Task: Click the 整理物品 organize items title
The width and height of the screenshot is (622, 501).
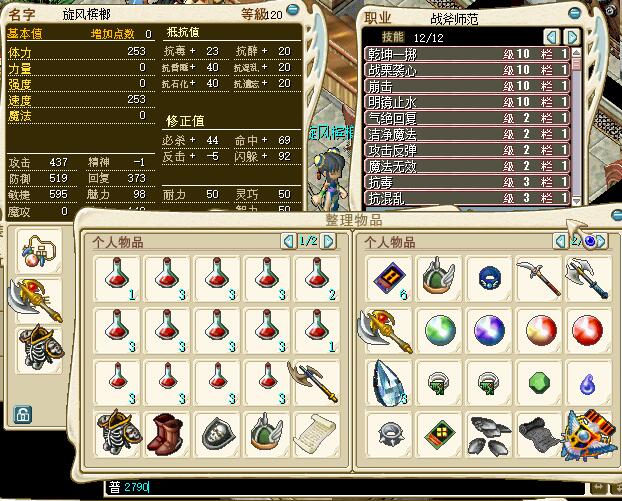Action: tap(352, 220)
